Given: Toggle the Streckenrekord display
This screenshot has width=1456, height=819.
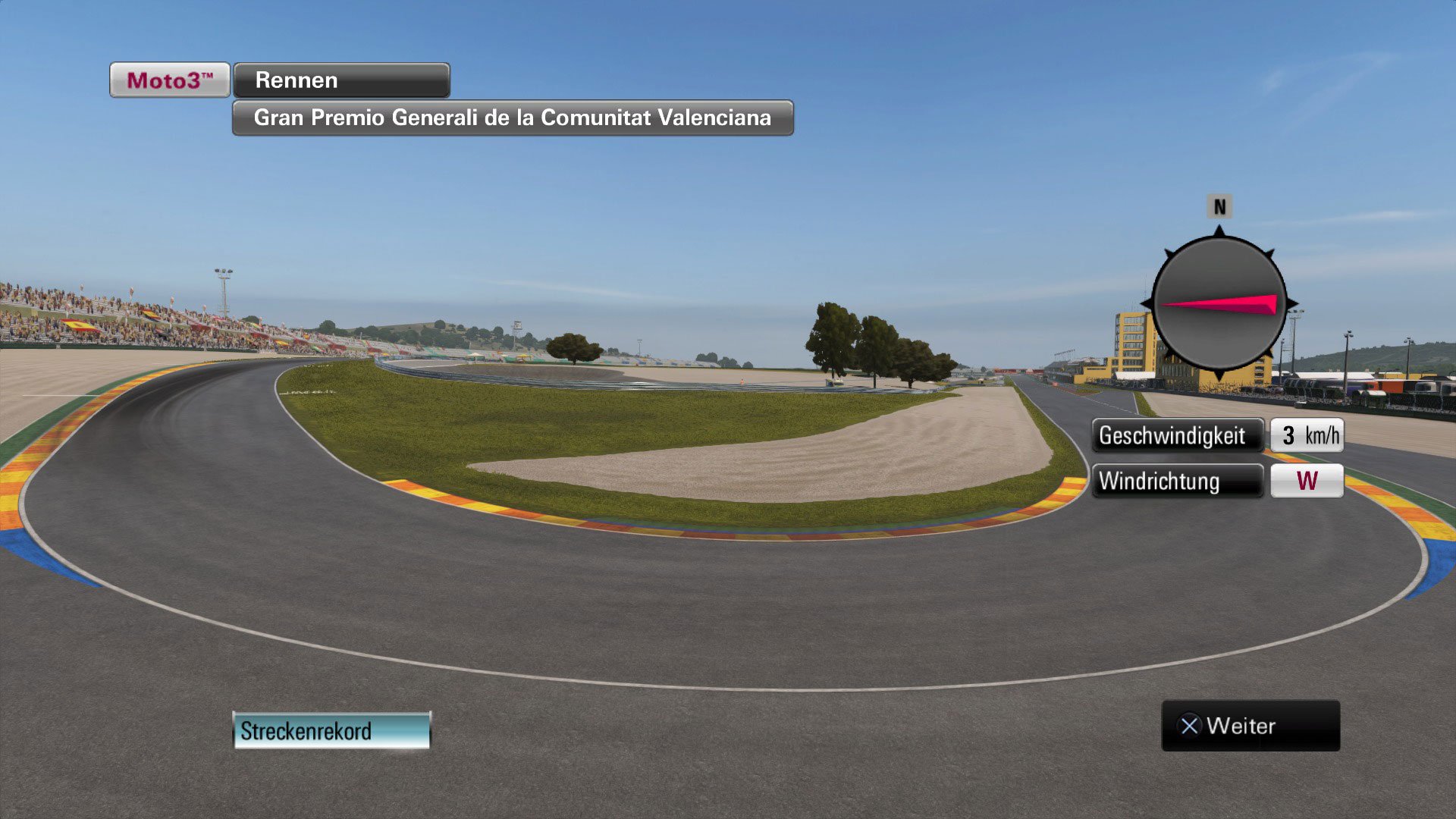Looking at the screenshot, I should [x=330, y=730].
